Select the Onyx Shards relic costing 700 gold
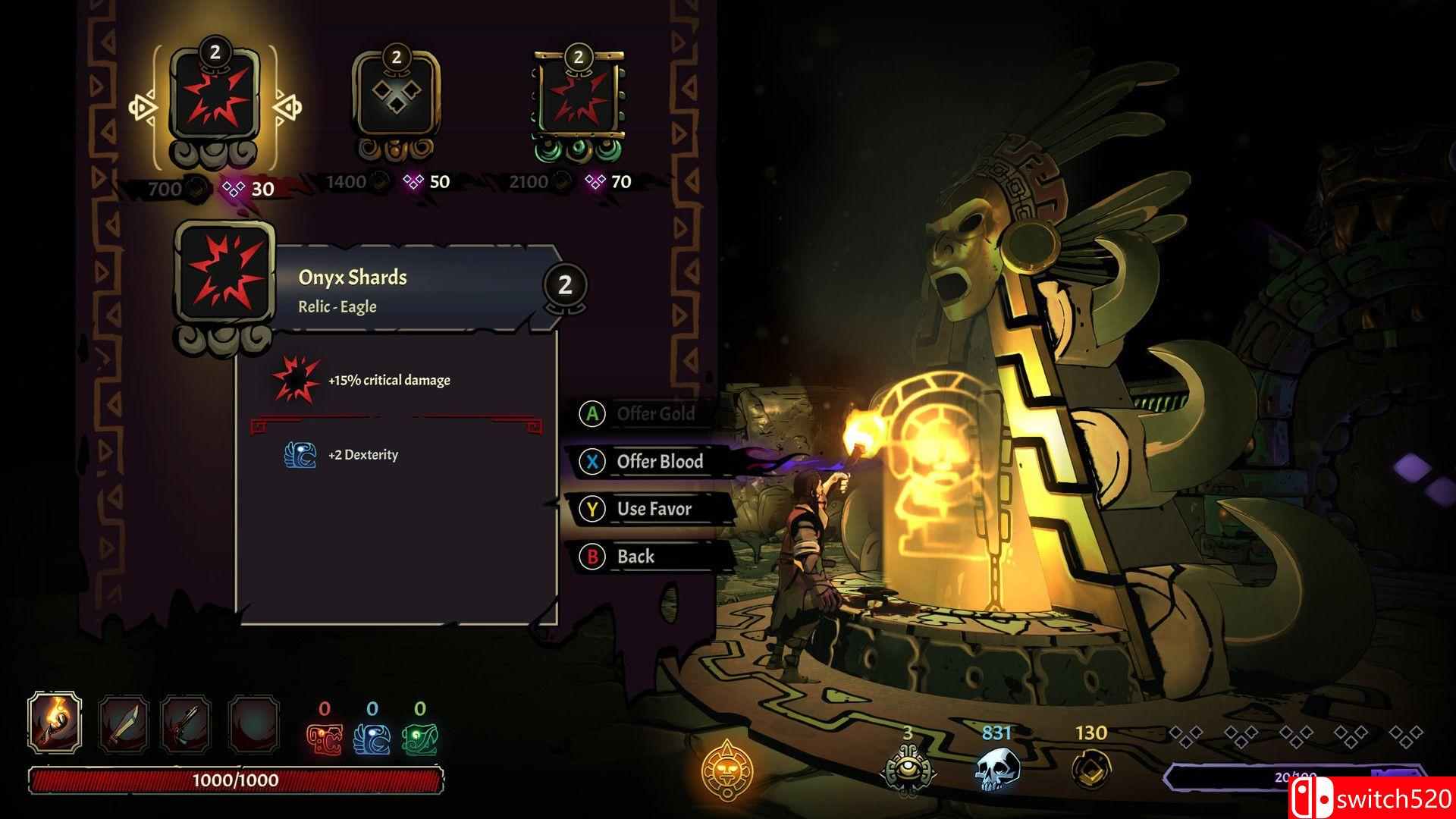1456x819 pixels. point(215,102)
